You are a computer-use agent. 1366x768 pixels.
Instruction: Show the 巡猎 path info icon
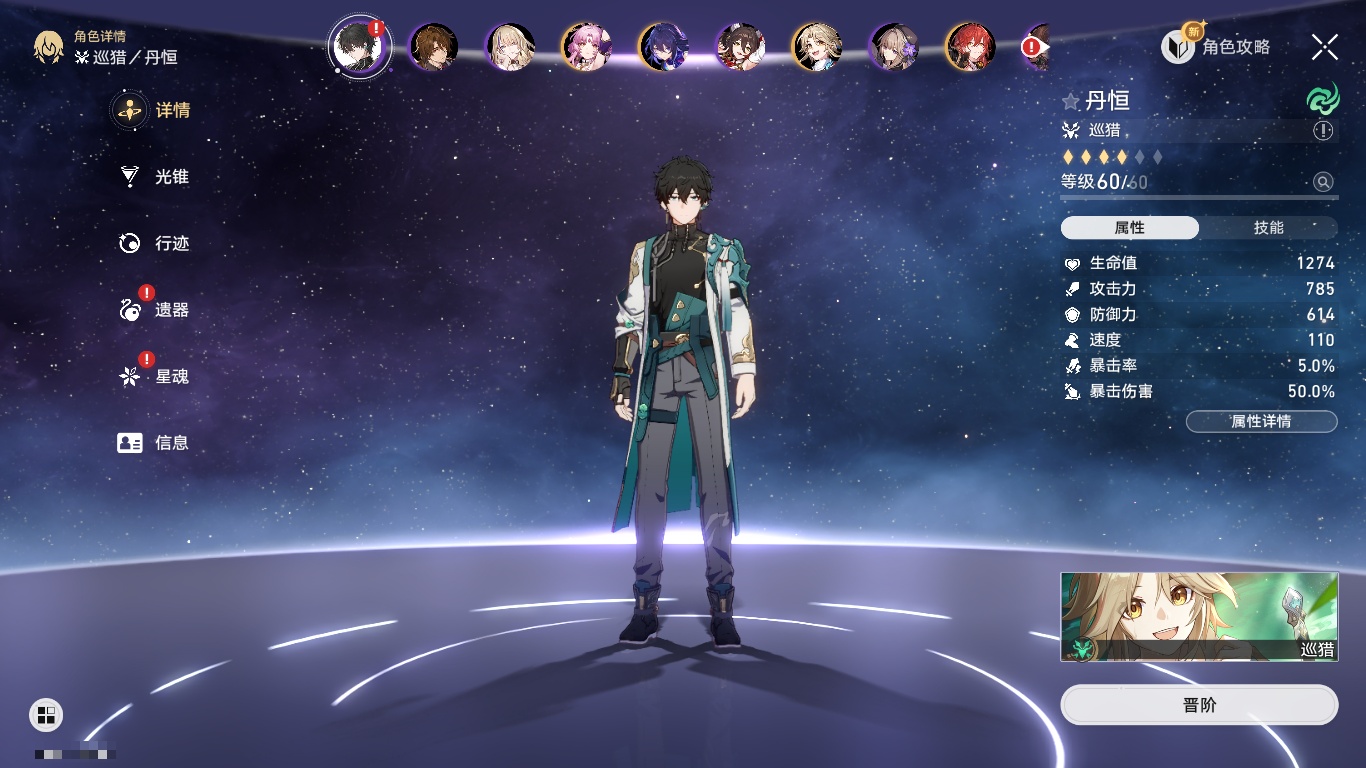click(x=1323, y=131)
